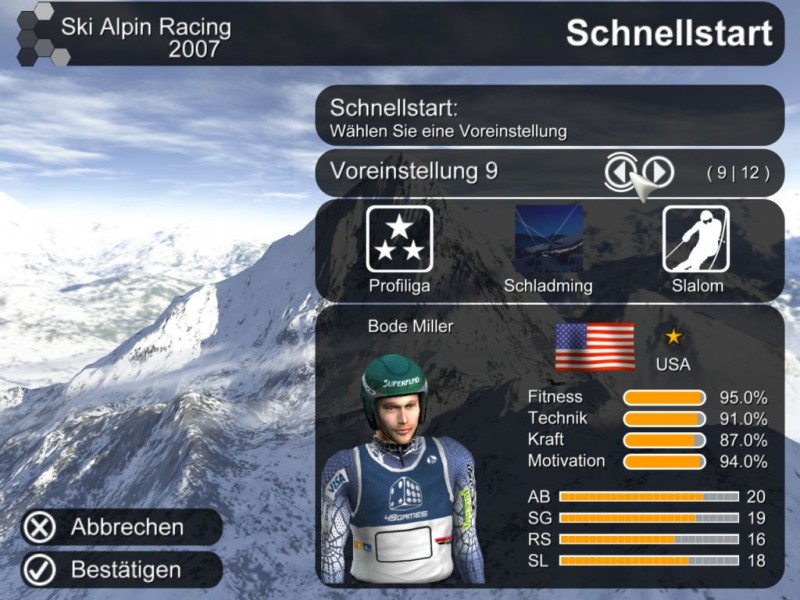Screen dimensions: 800x600
Task: Click the USA flag
Action: click(x=595, y=347)
